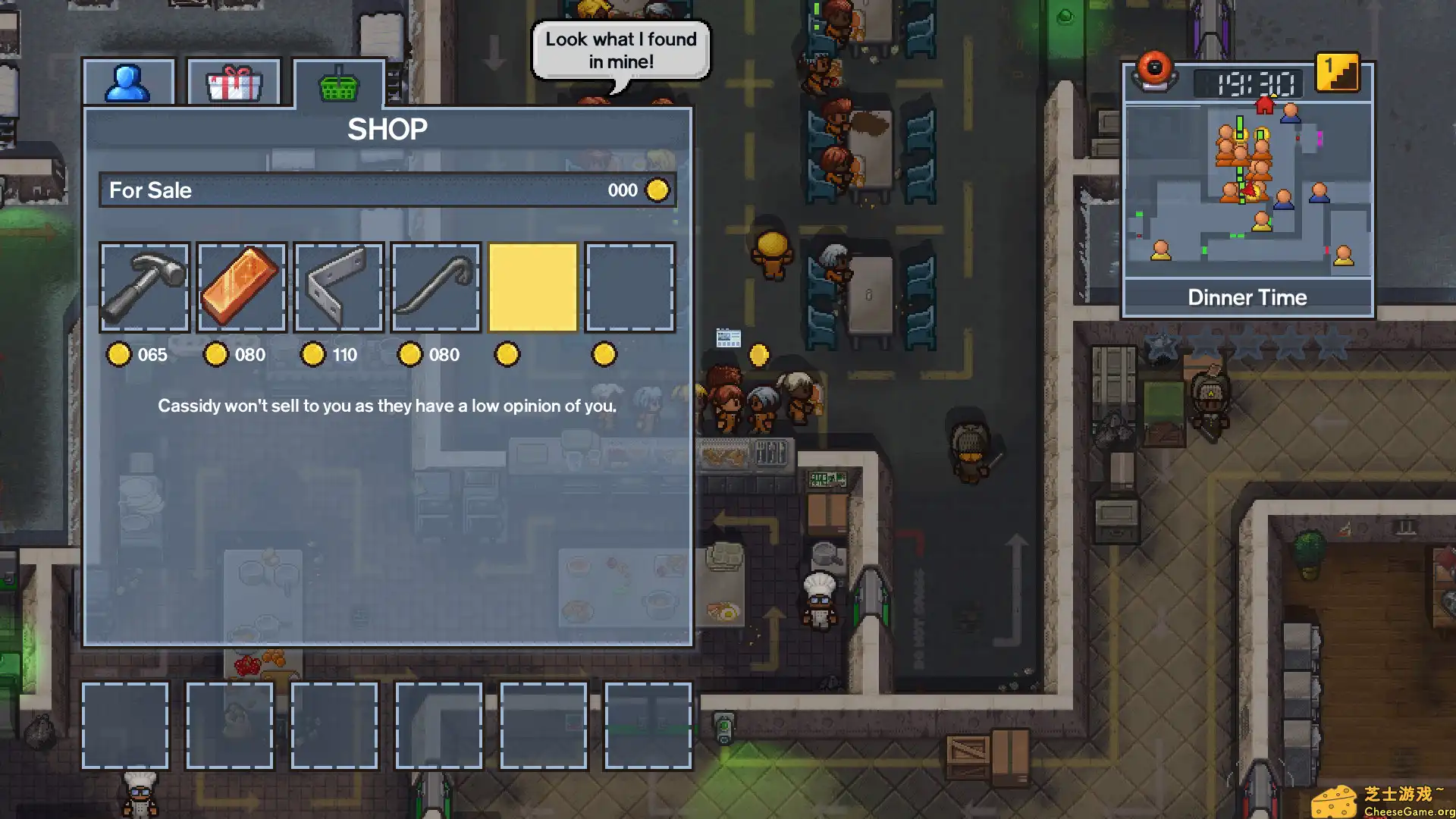Pick the metal bracket priced 110
This screenshot has width=1456, height=819.
click(x=337, y=287)
